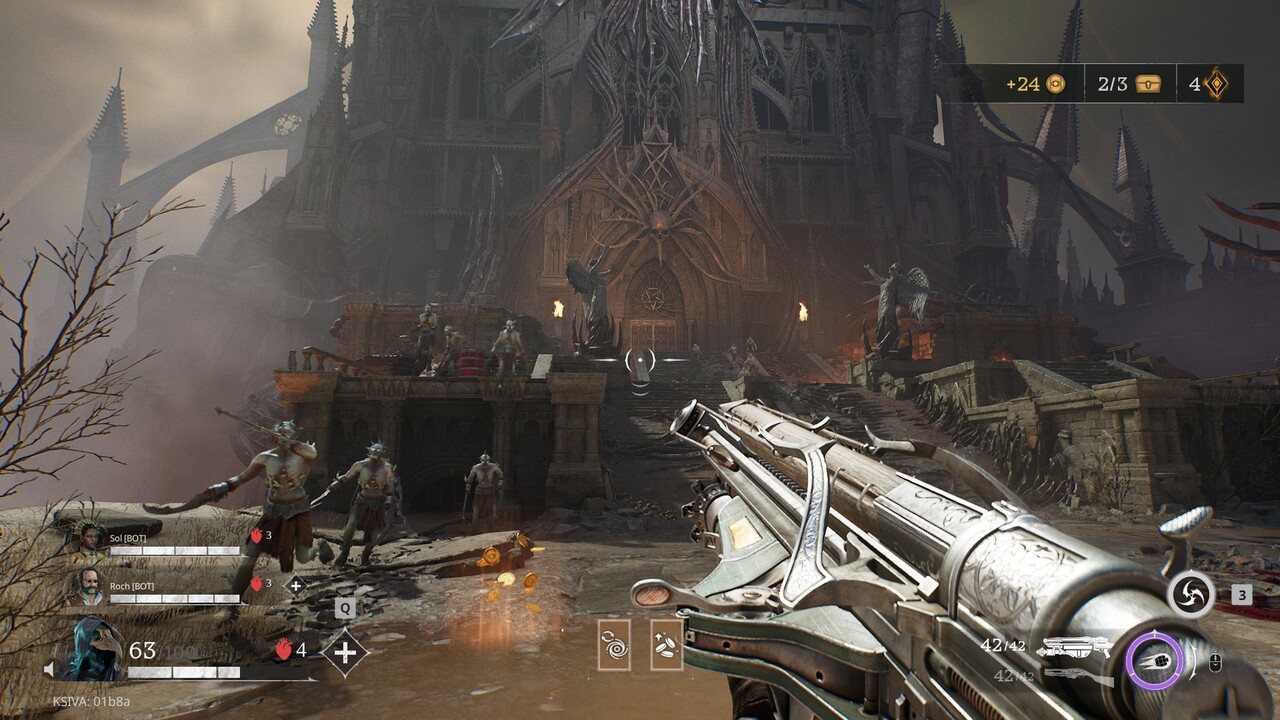Select the coins card
This screenshot has height=720, width=1280.
666,645
